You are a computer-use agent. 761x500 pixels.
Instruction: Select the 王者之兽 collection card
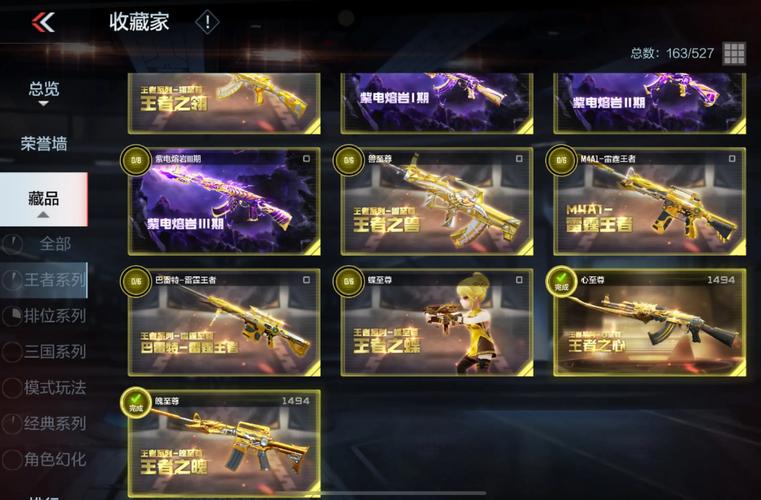click(436, 201)
